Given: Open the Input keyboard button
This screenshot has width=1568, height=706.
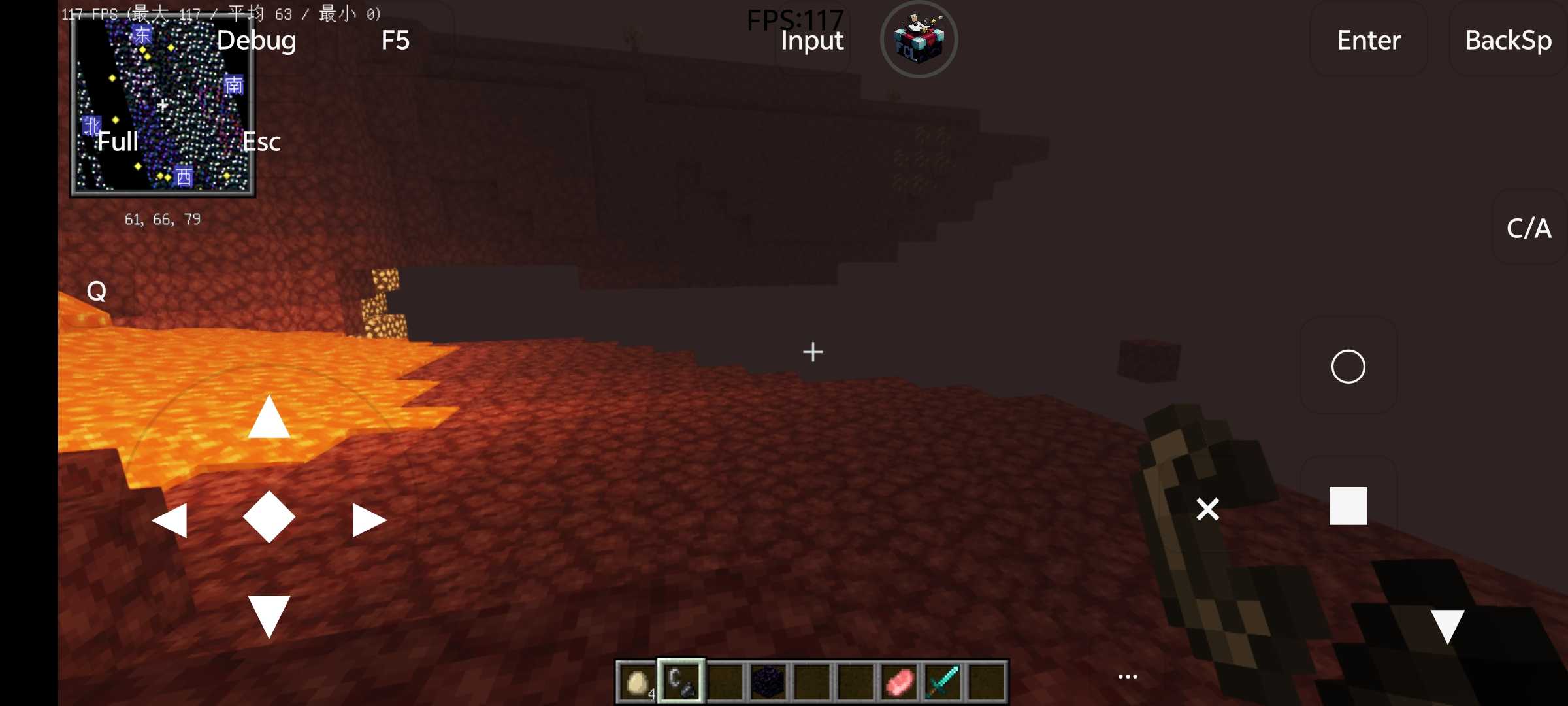Looking at the screenshot, I should pyautogui.click(x=812, y=41).
